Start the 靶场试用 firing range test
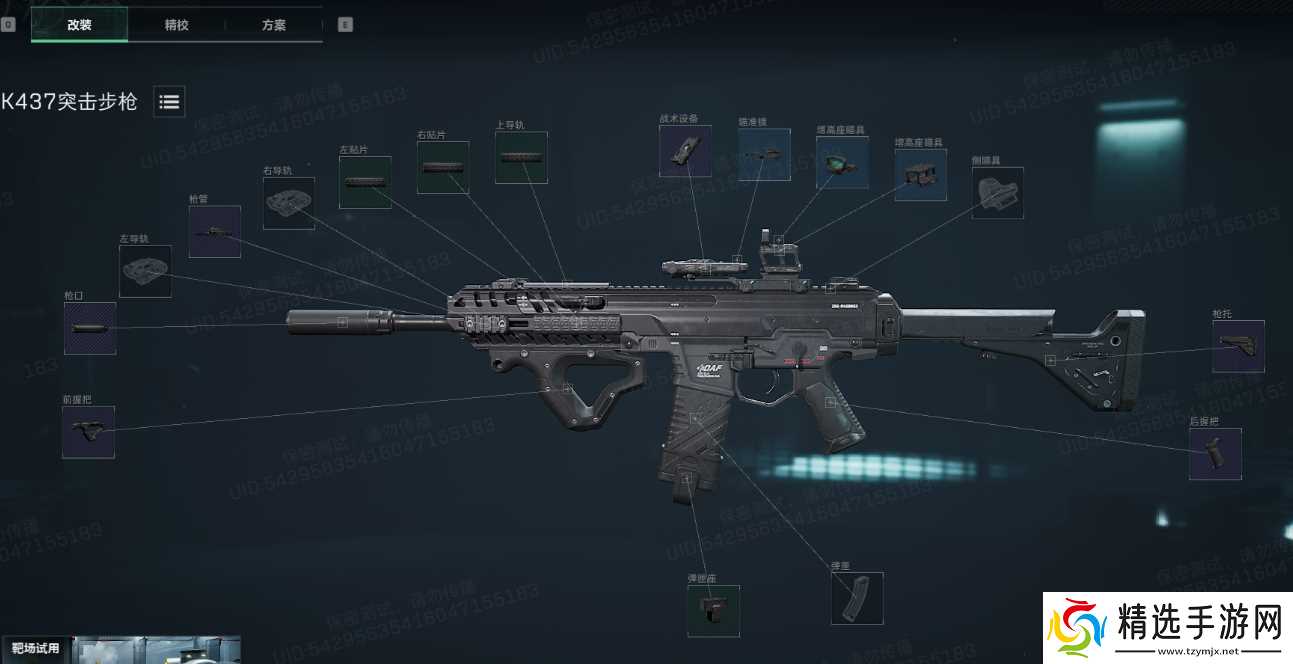The image size is (1293, 664). pos(36,648)
